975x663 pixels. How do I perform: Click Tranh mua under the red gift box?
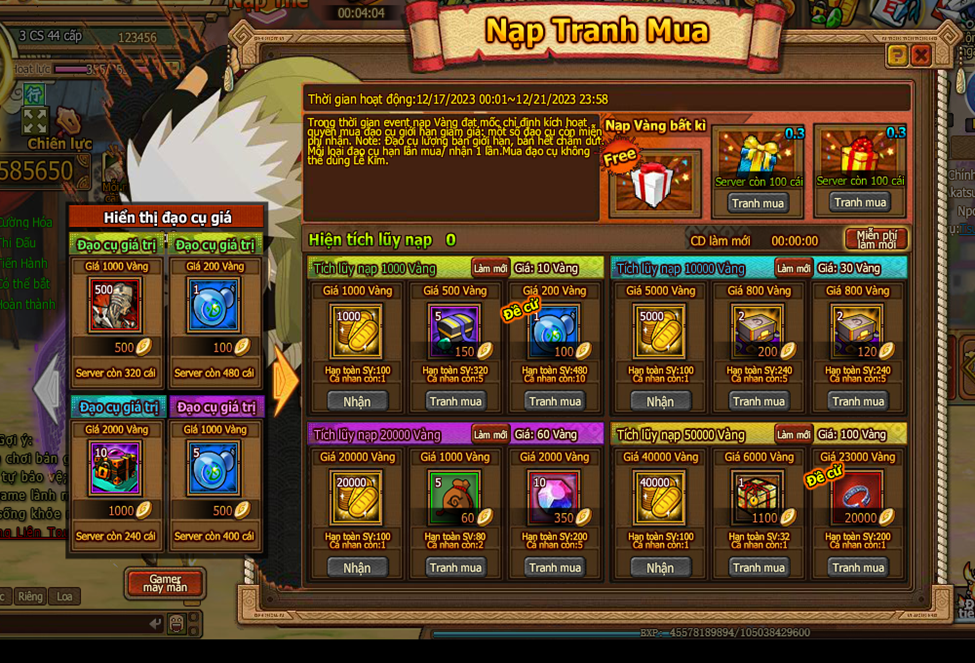860,203
